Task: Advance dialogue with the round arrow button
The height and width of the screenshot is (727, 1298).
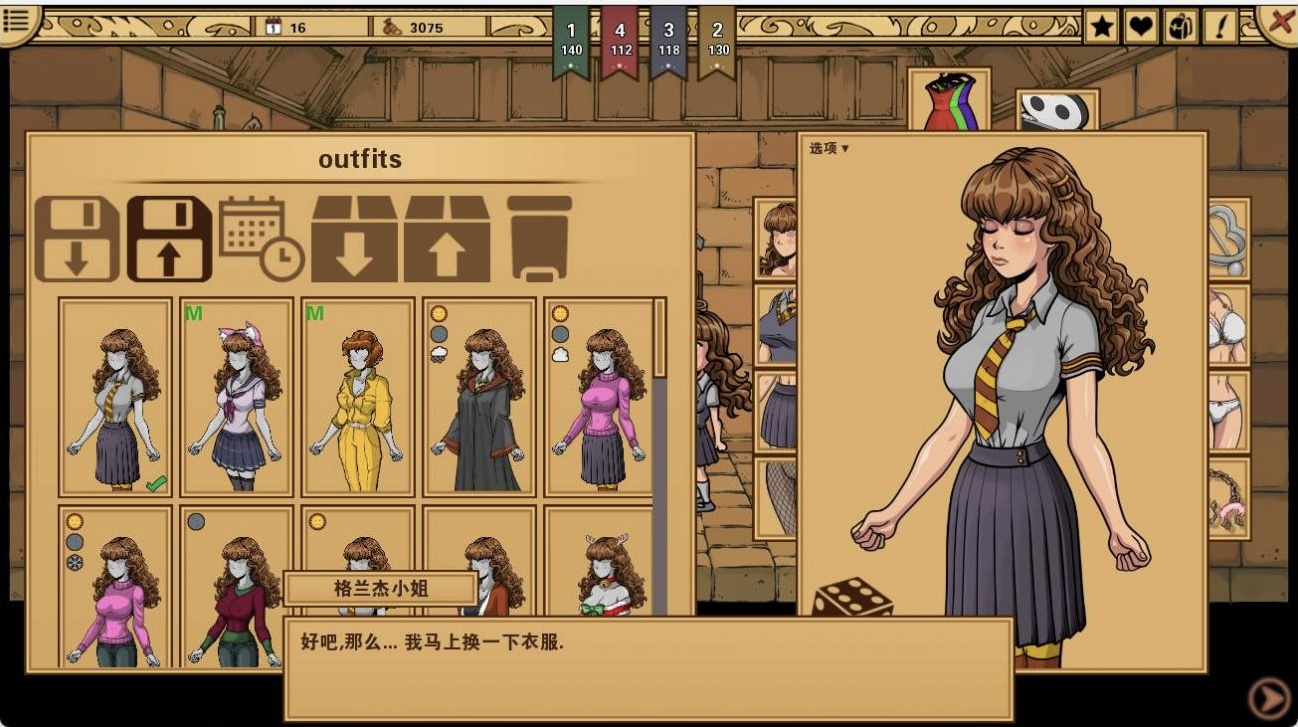Action: click(x=1269, y=698)
